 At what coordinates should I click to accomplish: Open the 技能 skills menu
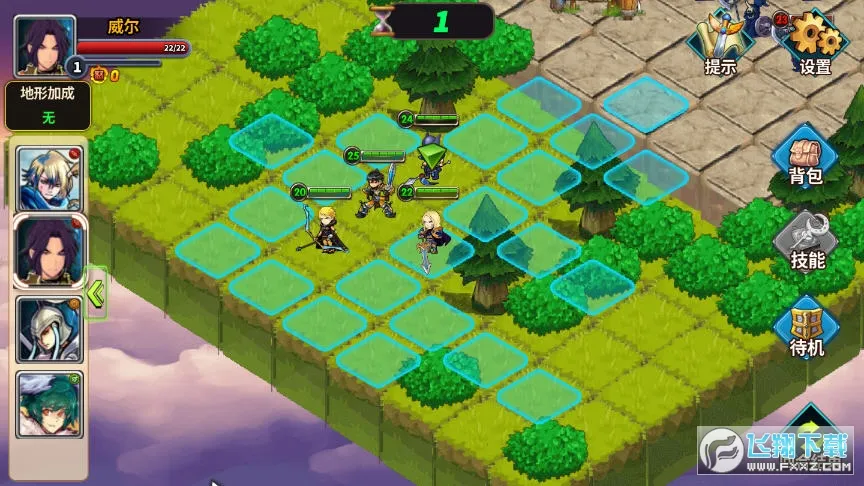tap(806, 242)
